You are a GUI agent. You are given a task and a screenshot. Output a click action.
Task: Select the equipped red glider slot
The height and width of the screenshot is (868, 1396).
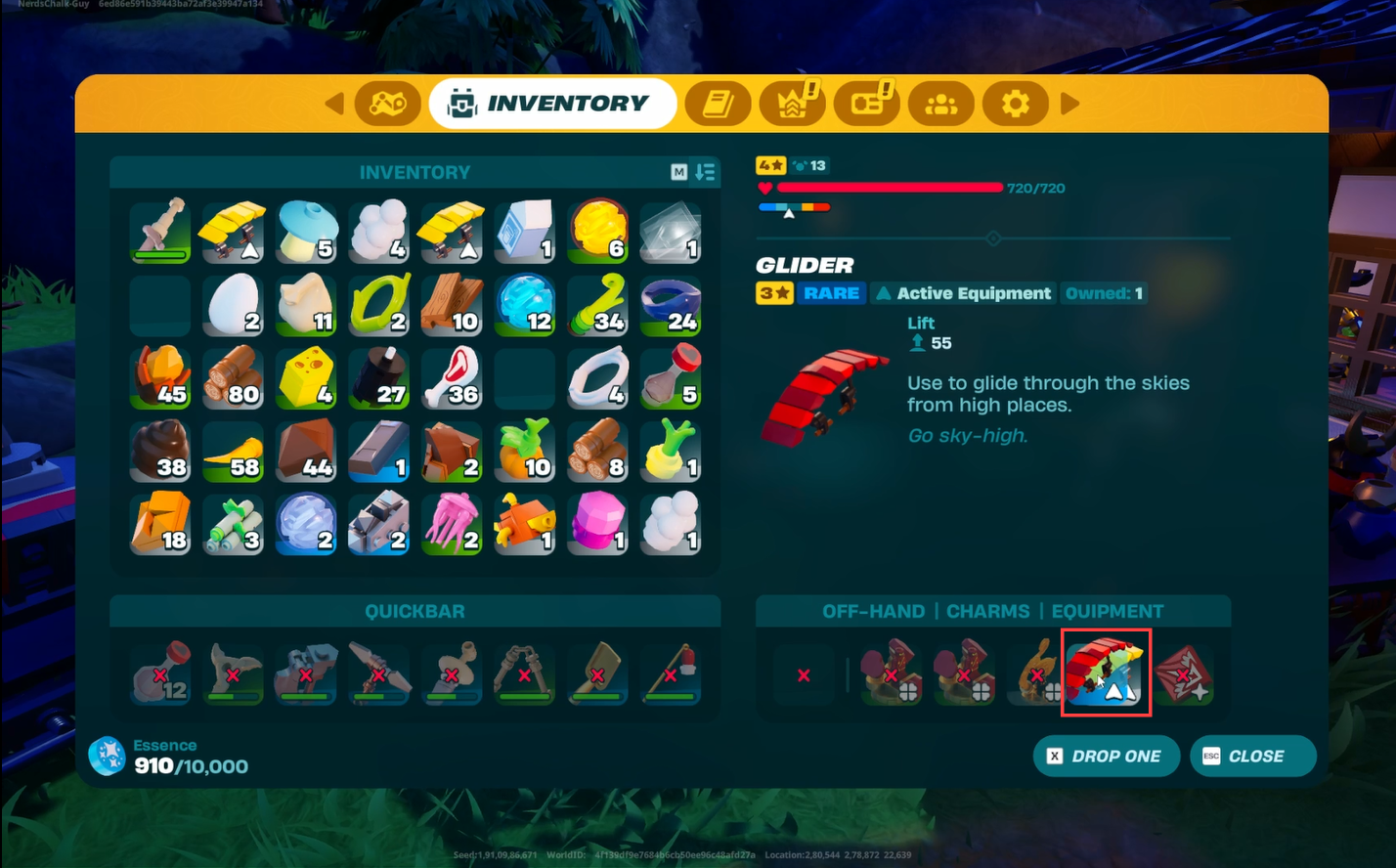(x=1106, y=673)
